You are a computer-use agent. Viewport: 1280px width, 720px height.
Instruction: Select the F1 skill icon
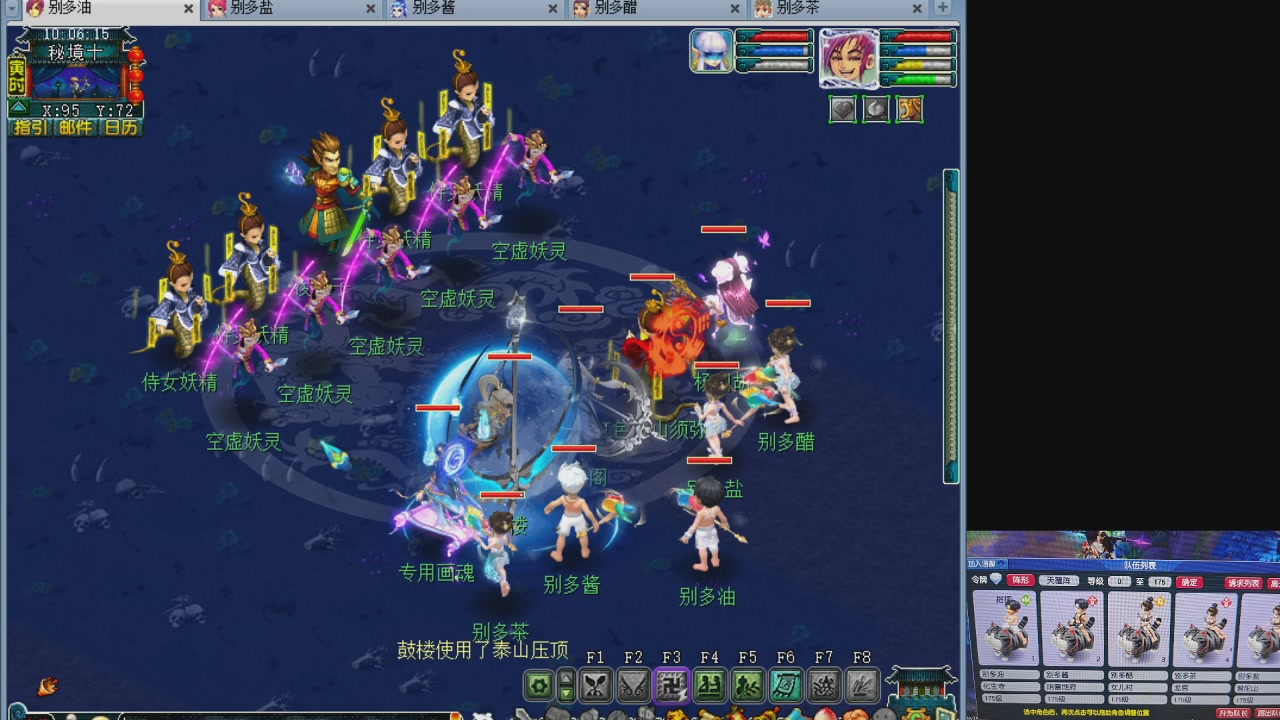click(x=597, y=684)
